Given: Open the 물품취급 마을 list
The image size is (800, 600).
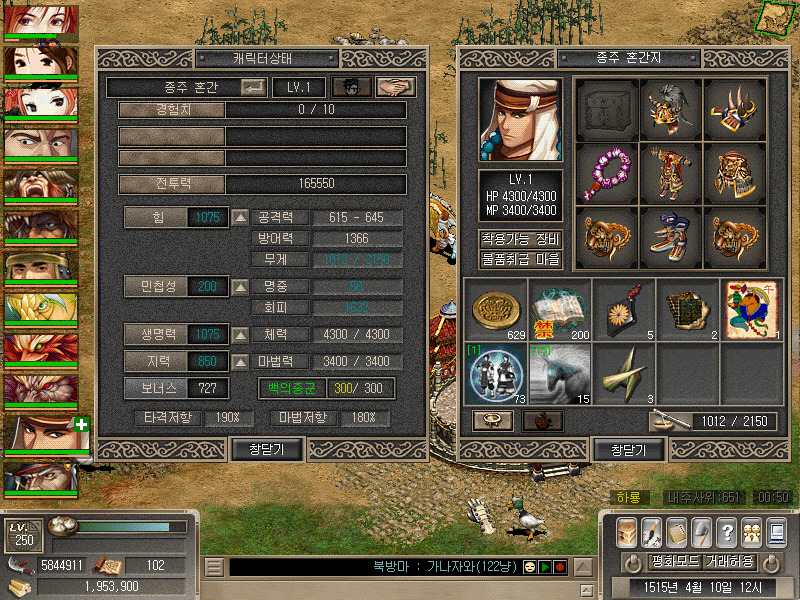Looking at the screenshot, I should click(520, 259).
